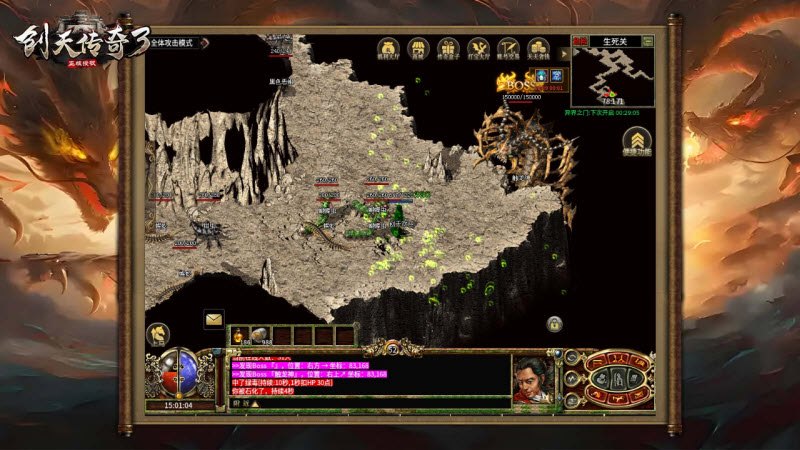
Task: Open the gift box icon
Action: 448,48
